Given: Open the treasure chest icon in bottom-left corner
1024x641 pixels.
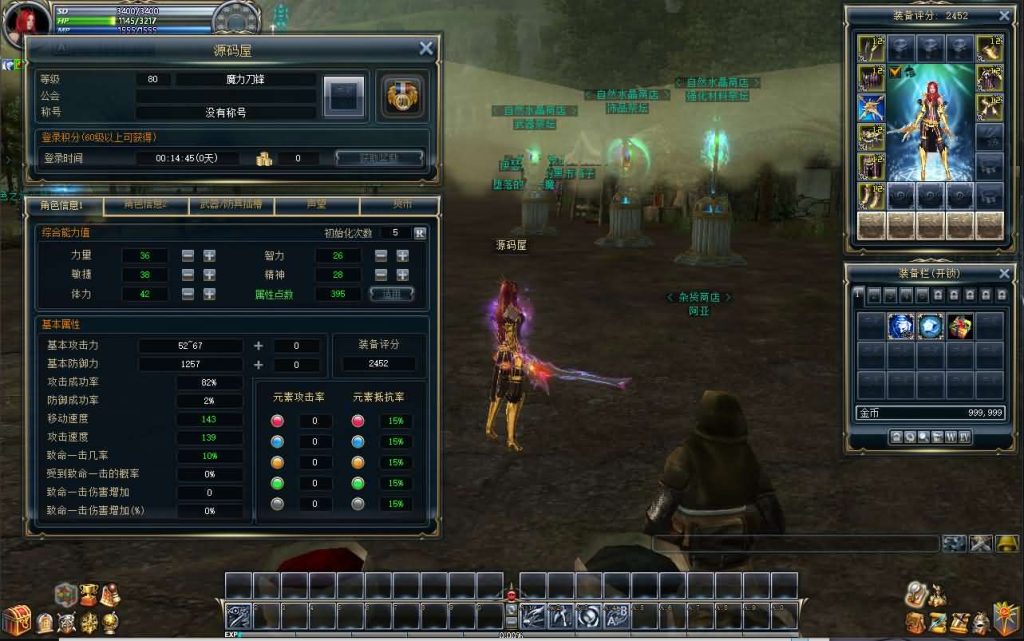Looking at the screenshot, I should pos(17,620).
